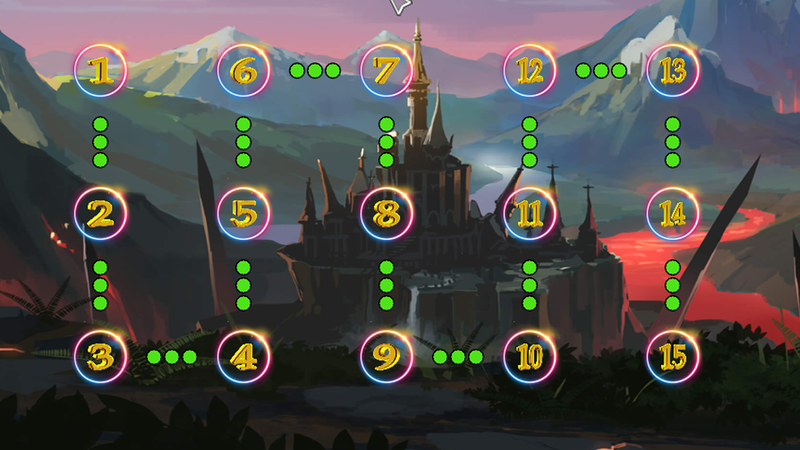Choose the level 11 node

point(529,213)
